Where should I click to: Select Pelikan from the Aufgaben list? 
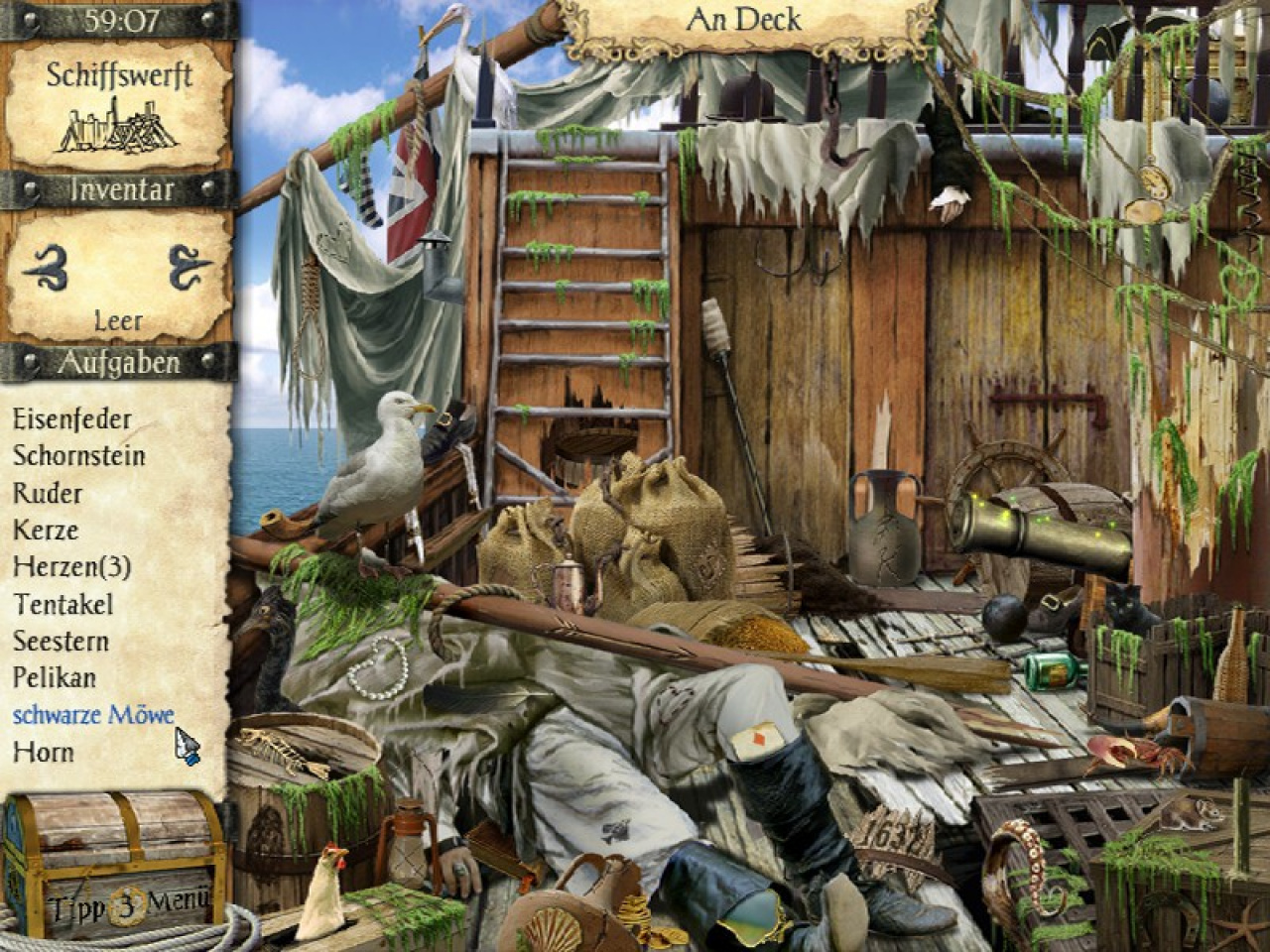[x=55, y=678]
